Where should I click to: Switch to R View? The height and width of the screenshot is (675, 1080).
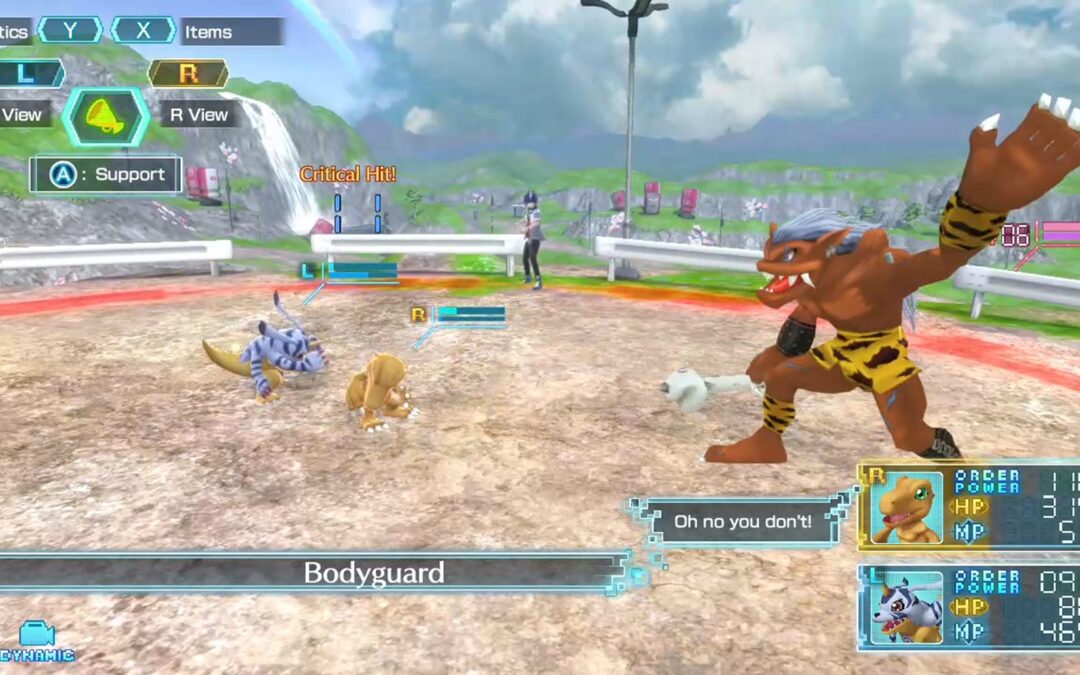(x=198, y=115)
